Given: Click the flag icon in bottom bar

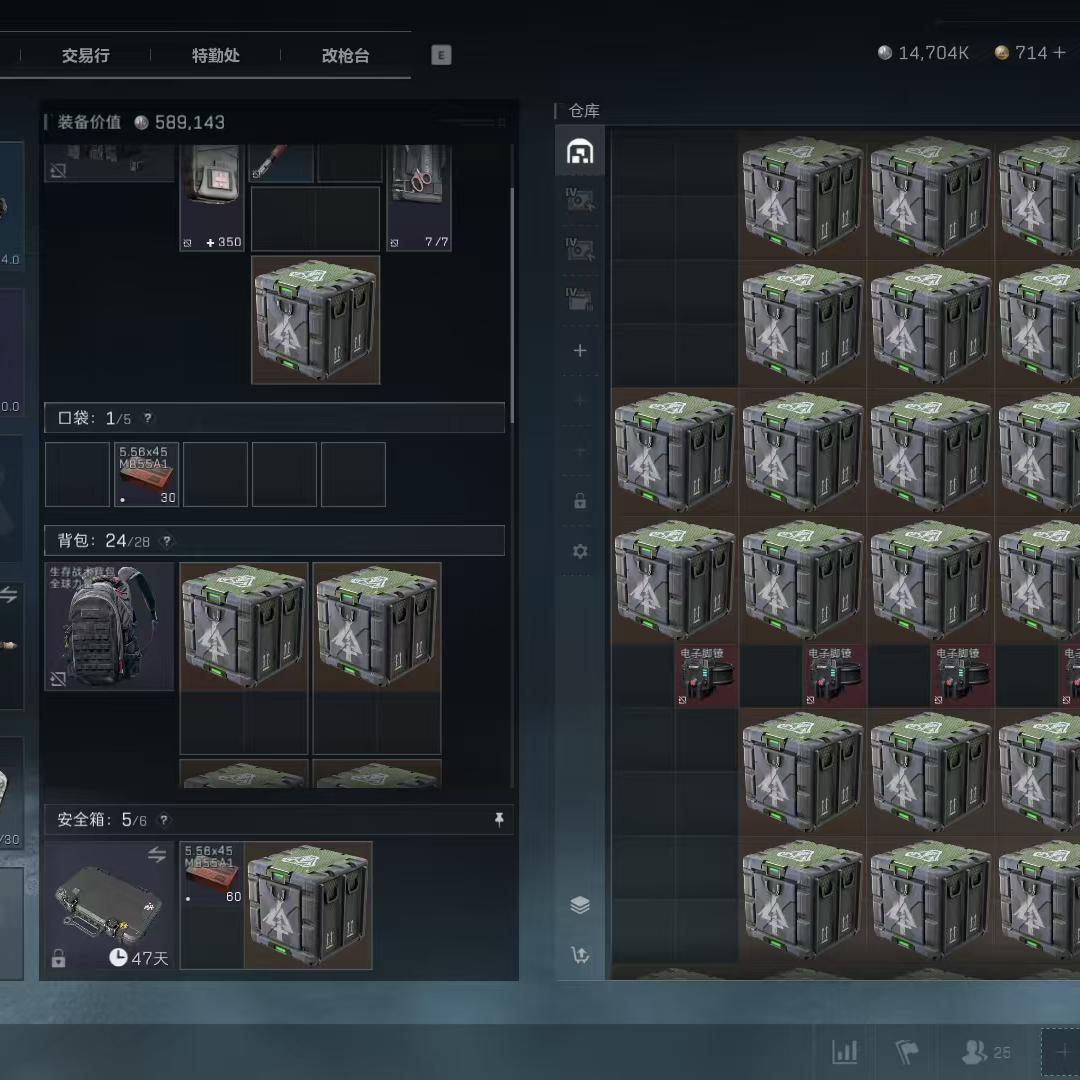Looking at the screenshot, I should pos(907,1052).
